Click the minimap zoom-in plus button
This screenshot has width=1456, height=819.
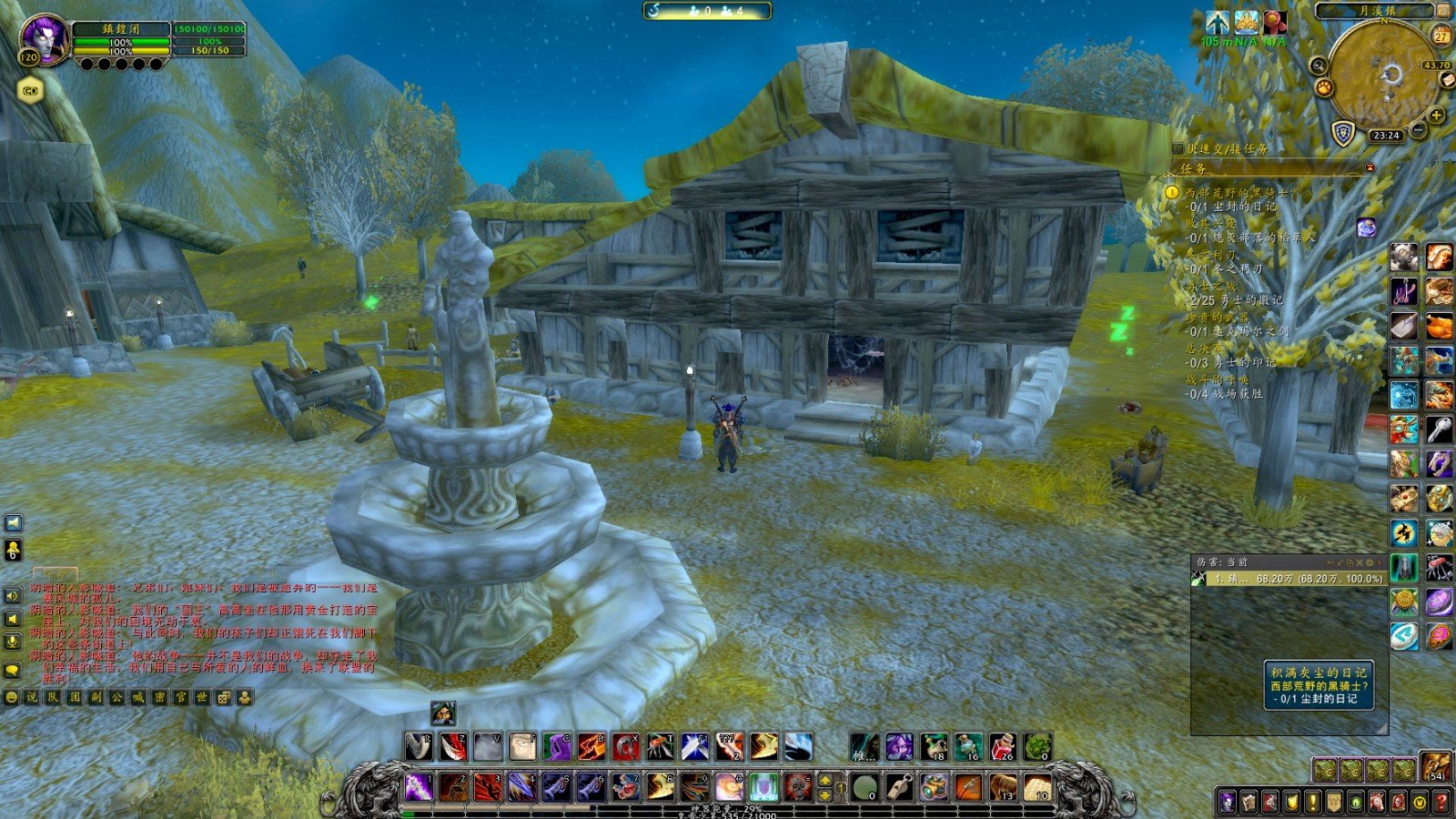click(1436, 116)
